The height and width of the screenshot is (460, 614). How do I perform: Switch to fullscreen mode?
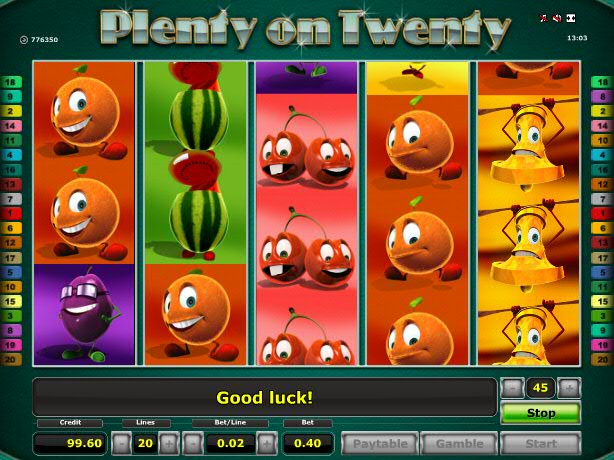coord(571,18)
